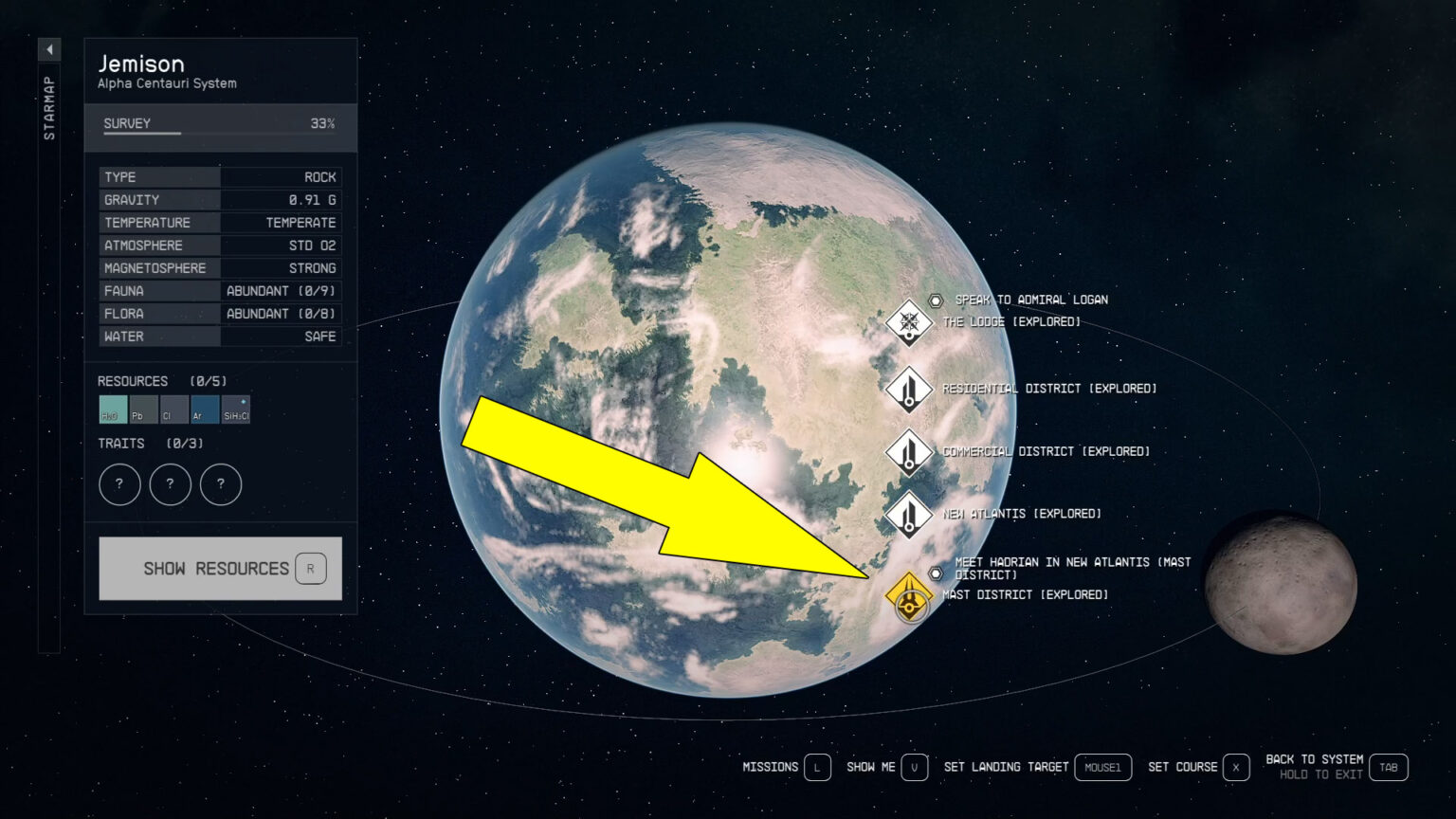The width and height of the screenshot is (1456, 819).
Task: Click the New Atlantis landing marker
Action: [908, 515]
